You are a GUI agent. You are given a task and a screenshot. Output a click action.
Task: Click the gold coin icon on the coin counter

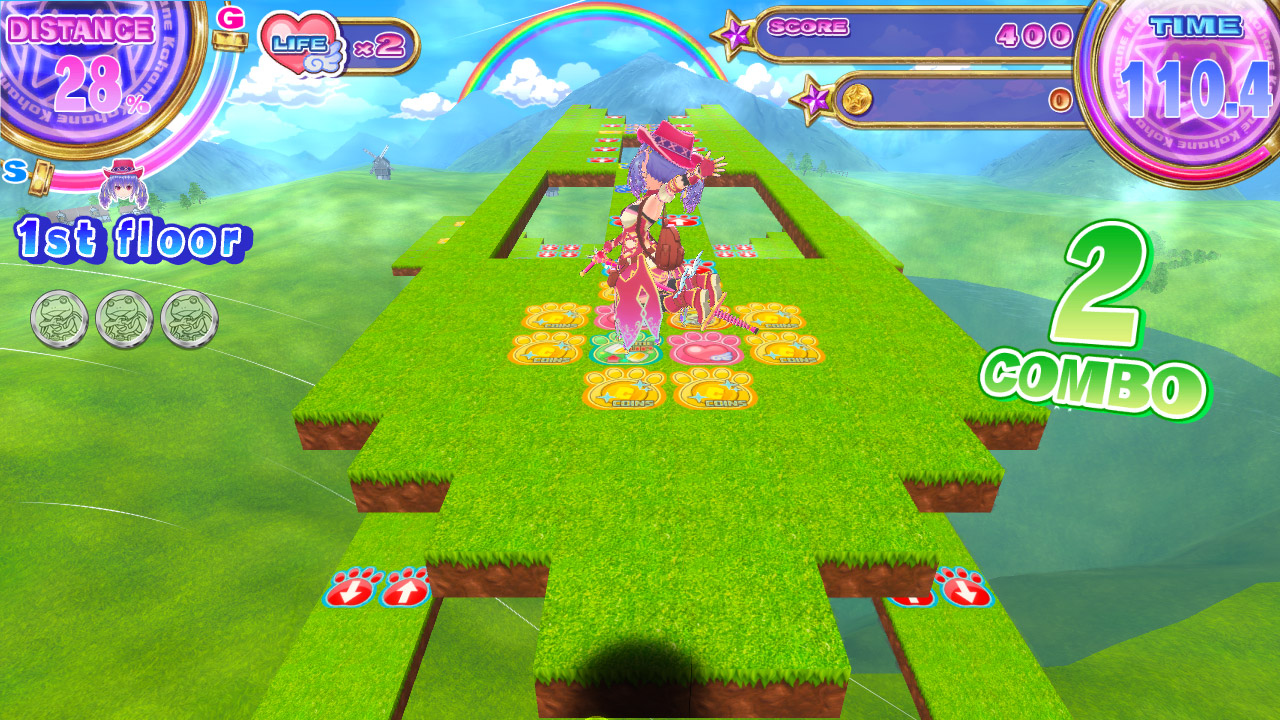click(x=856, y=98)
